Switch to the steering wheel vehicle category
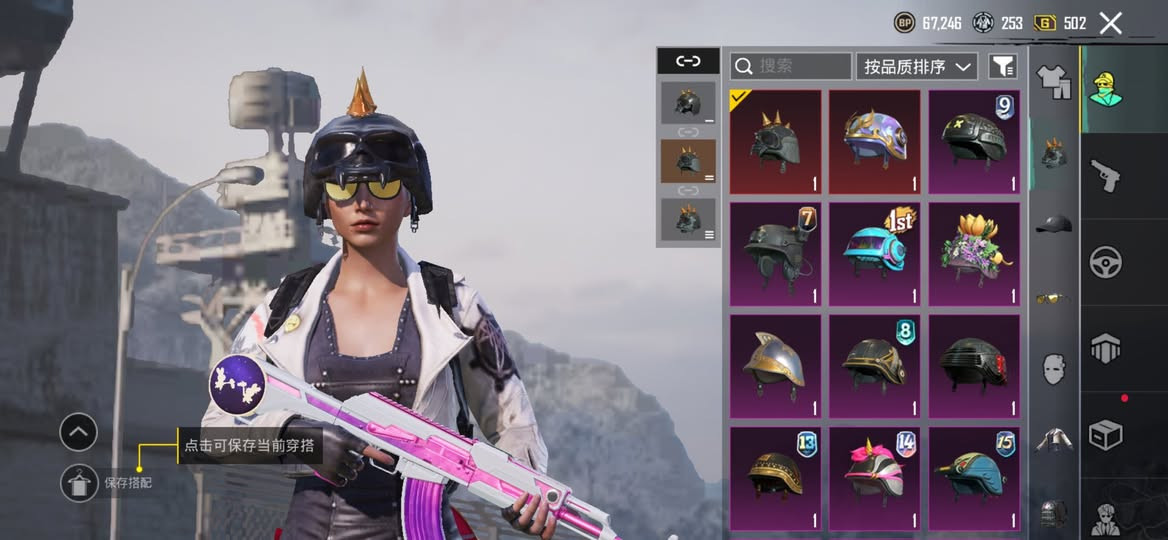Image resolution: width=1168 pixels, height=540 pixels. tap(1105, 262)
